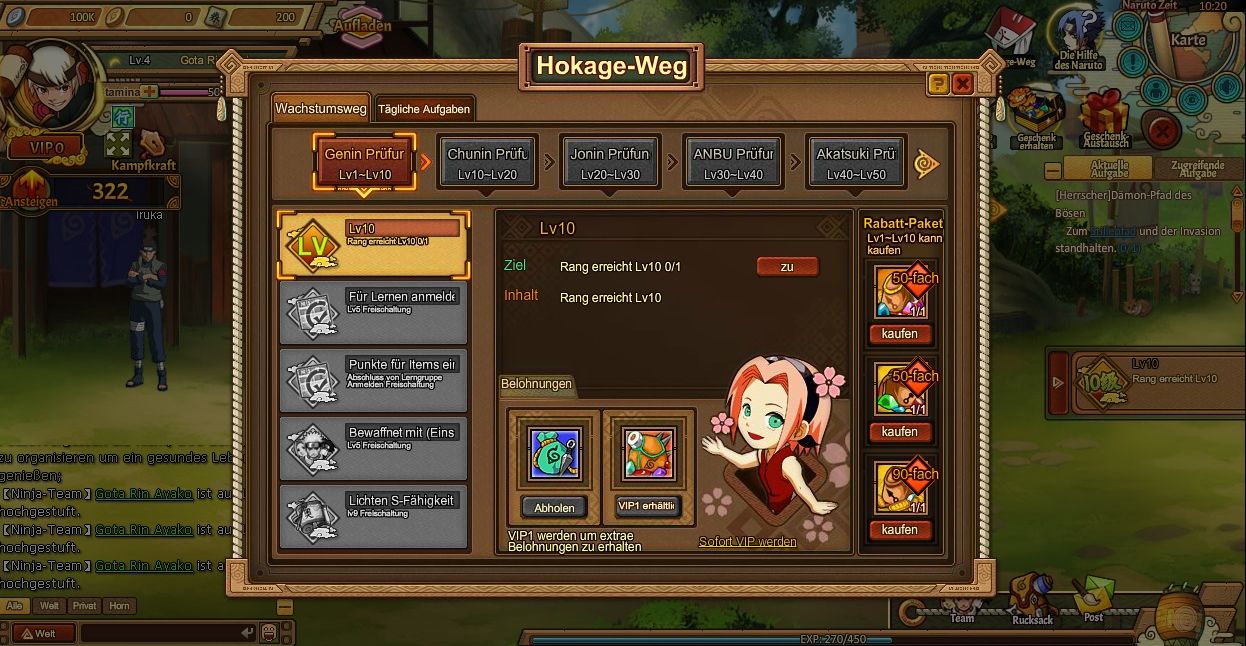Select the Jonin Prüfung stage

[610, 162]
